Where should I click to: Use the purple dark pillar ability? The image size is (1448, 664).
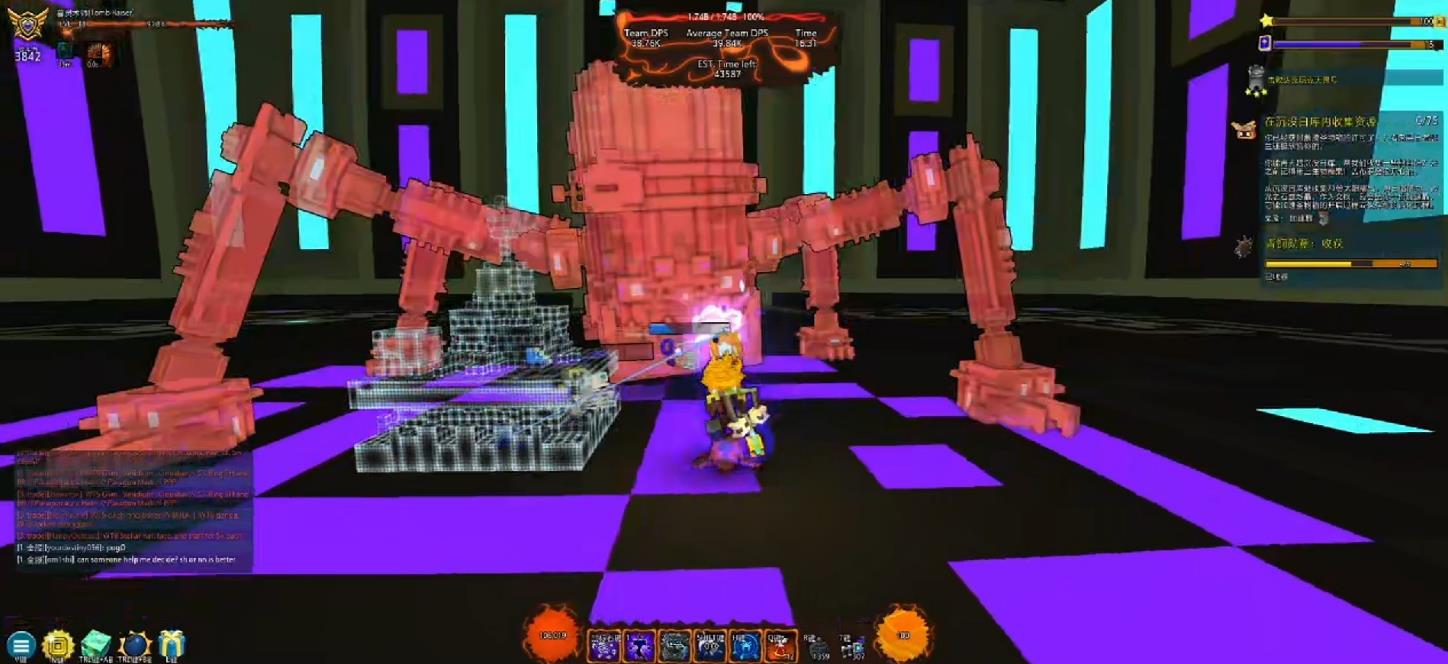pos(640,646)
